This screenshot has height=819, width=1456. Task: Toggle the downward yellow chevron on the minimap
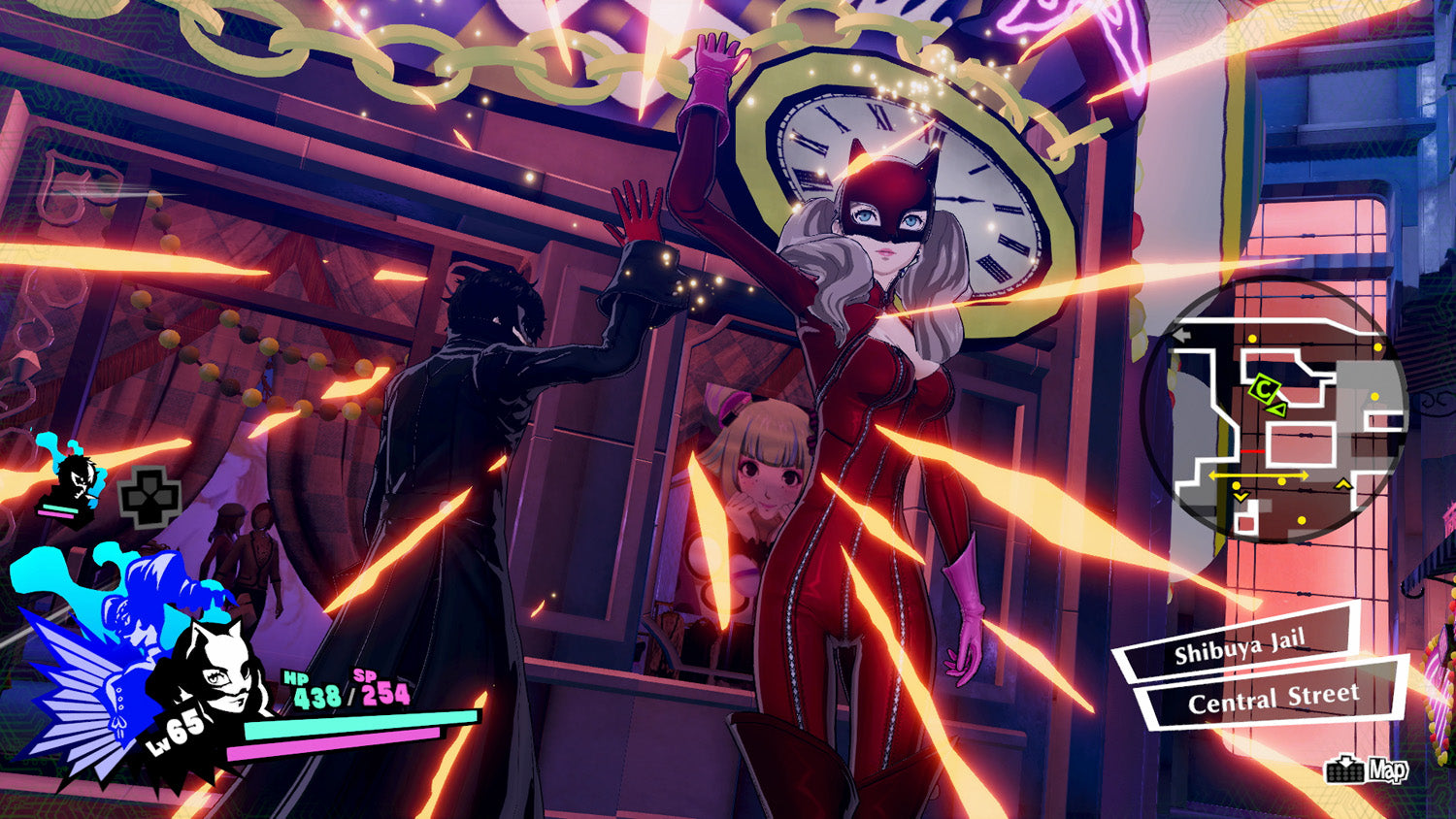pyautogui.click(x=1241, y=497)
